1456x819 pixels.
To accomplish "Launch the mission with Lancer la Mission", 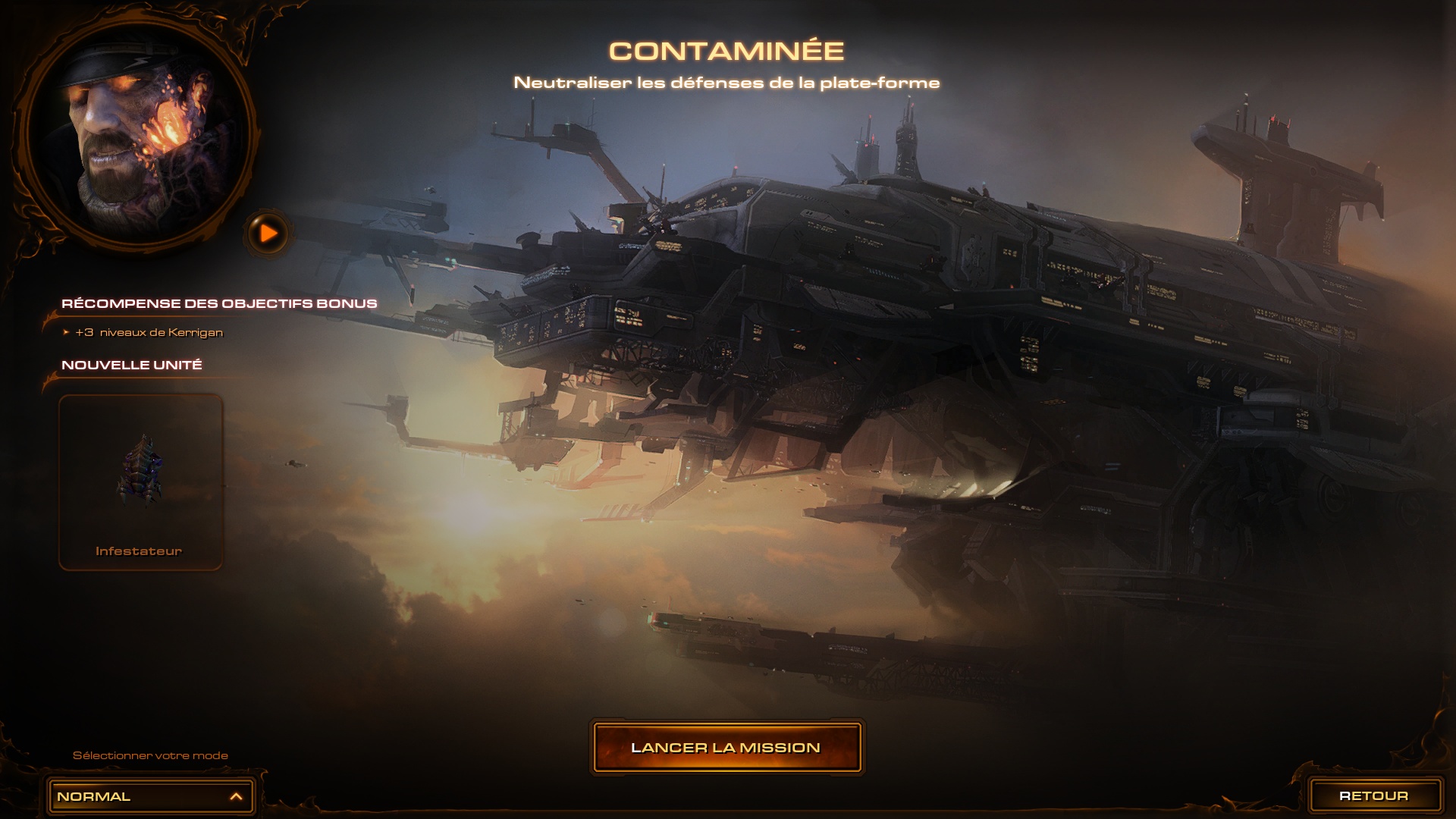I will click(x=726, y=748).
